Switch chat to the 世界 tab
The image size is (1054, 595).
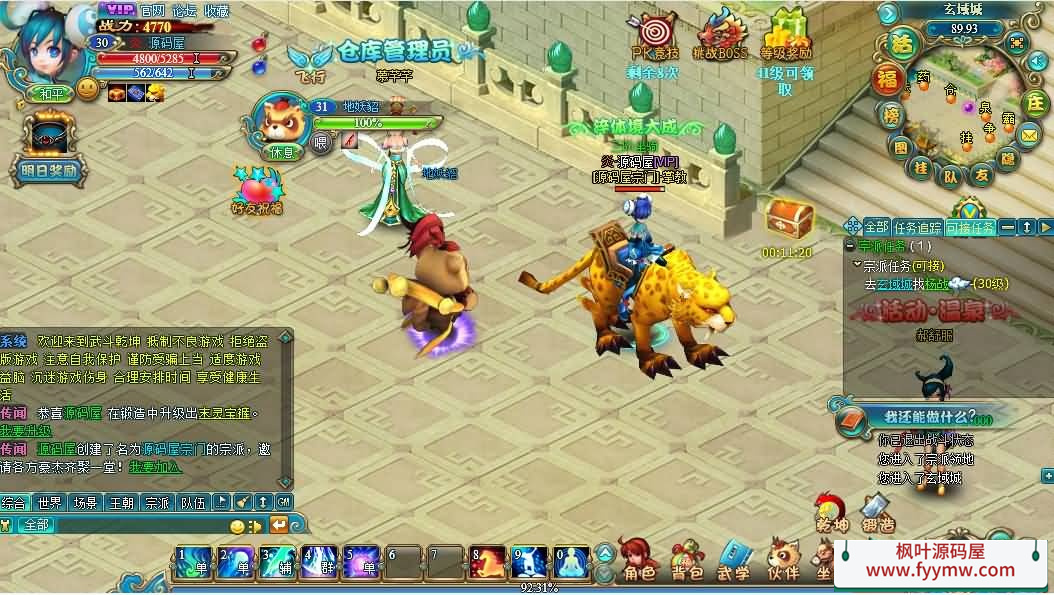(x=50, y=502)
